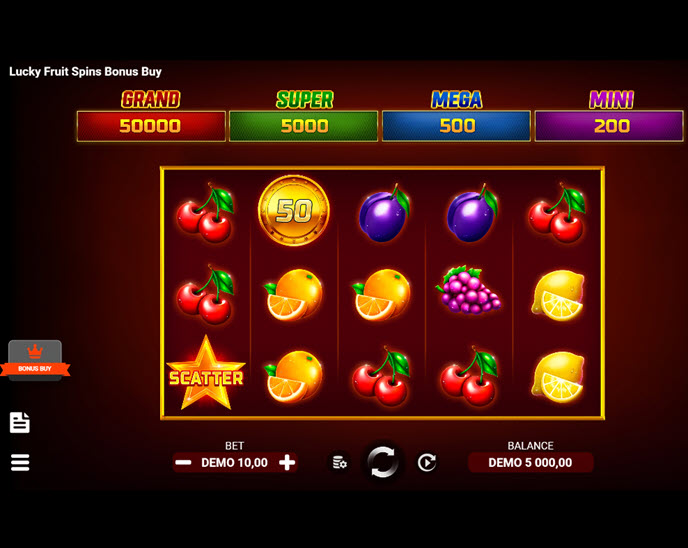Activate the autoplay button

tap(427, 462)
